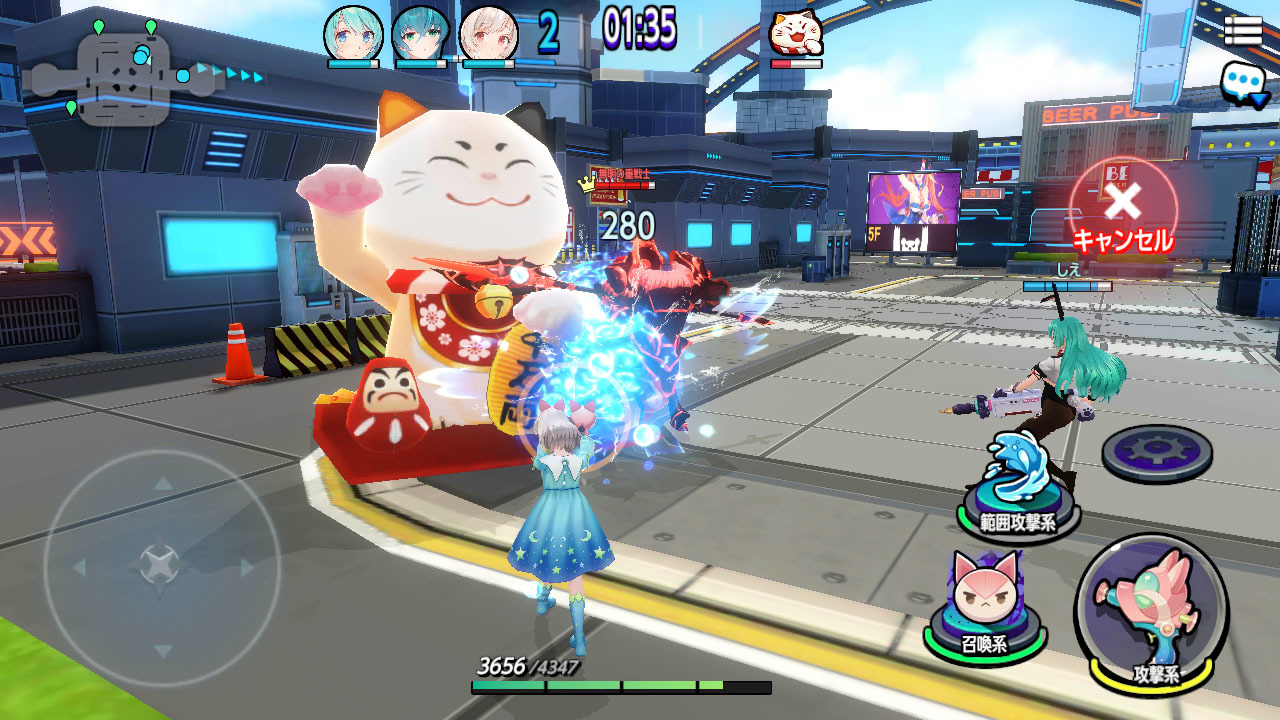Screen dimensions: 1280x720
Task: Open the hamburger menu icon
Action: click(x=1242, y=31)
